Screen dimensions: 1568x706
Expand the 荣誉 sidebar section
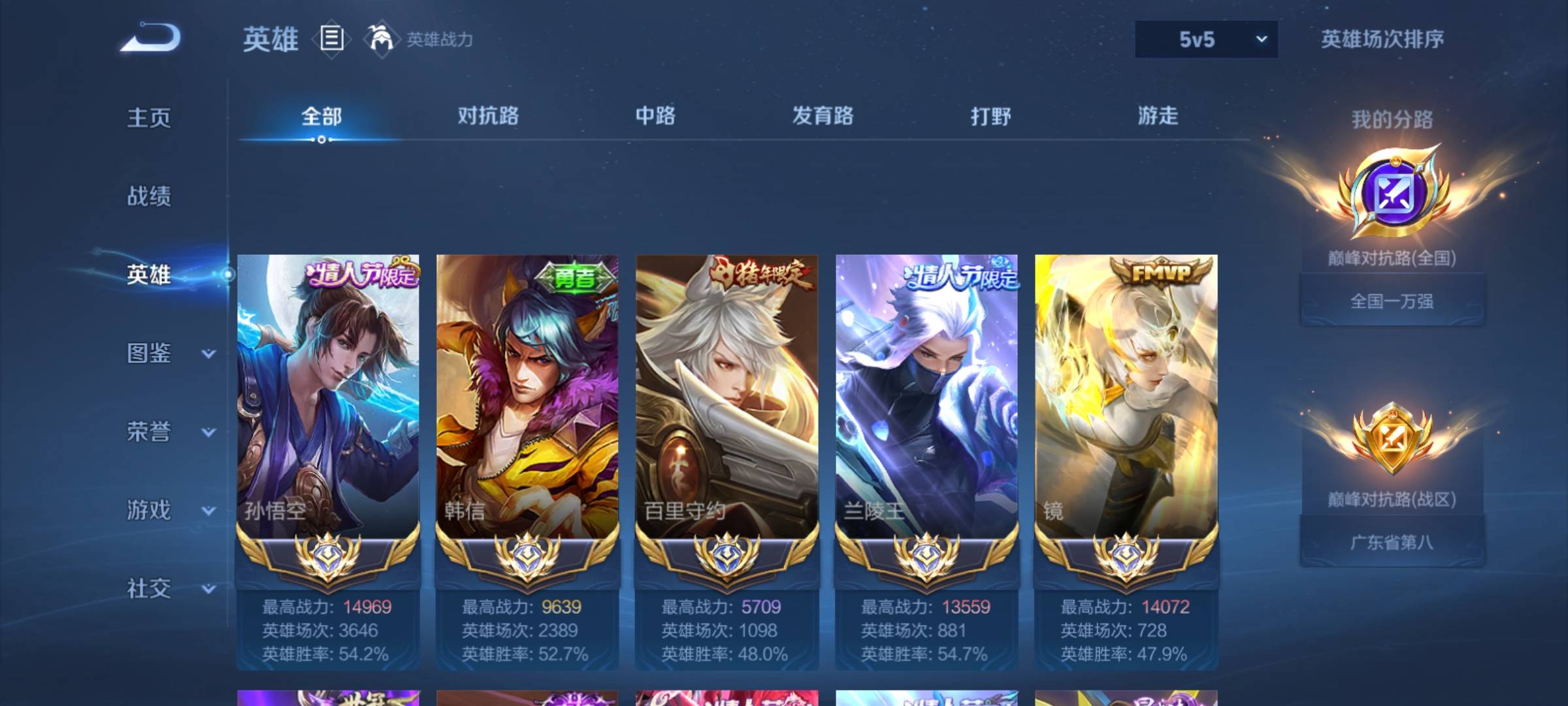click(x=150, y=433)
